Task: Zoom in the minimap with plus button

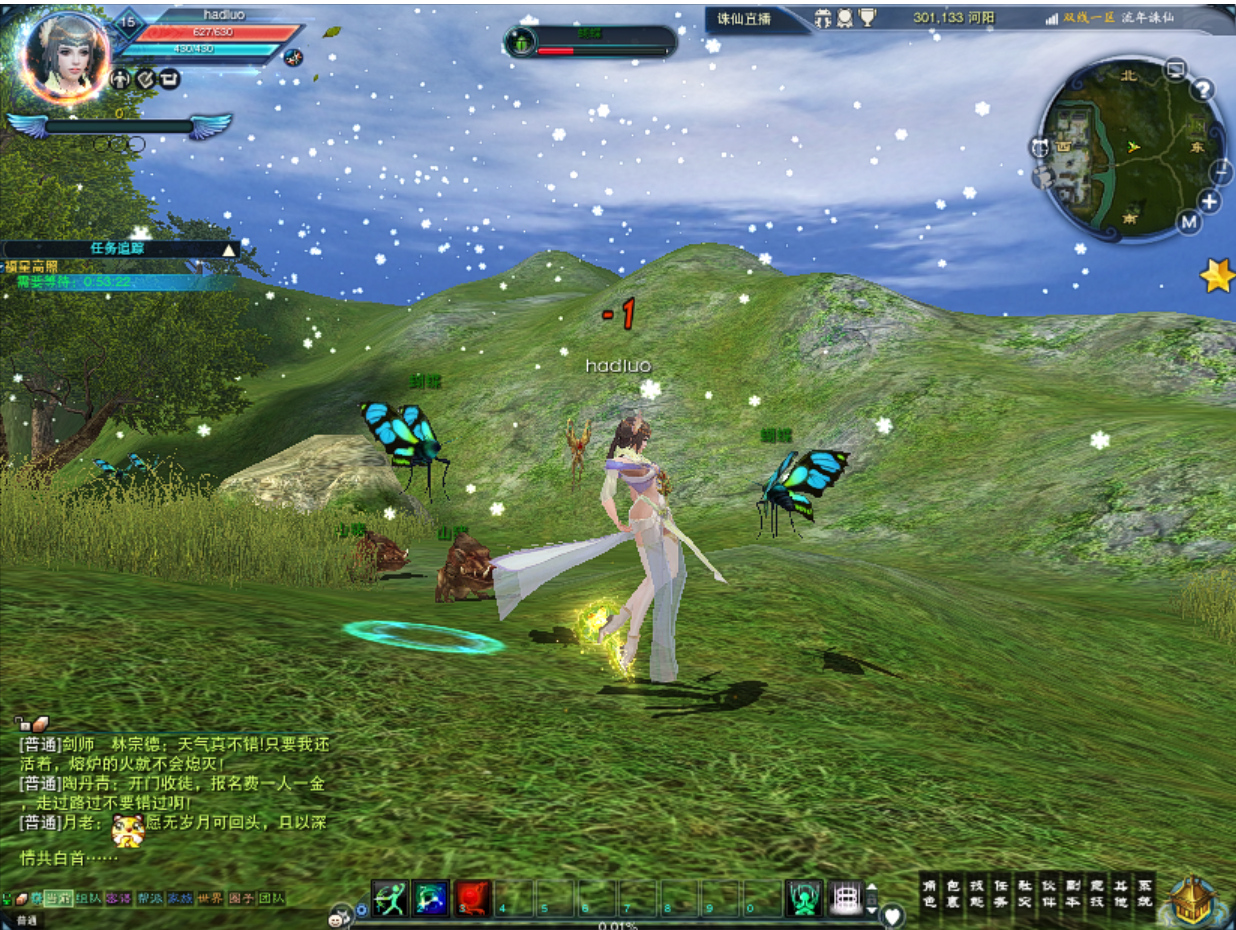Action: click(1209, 201)
